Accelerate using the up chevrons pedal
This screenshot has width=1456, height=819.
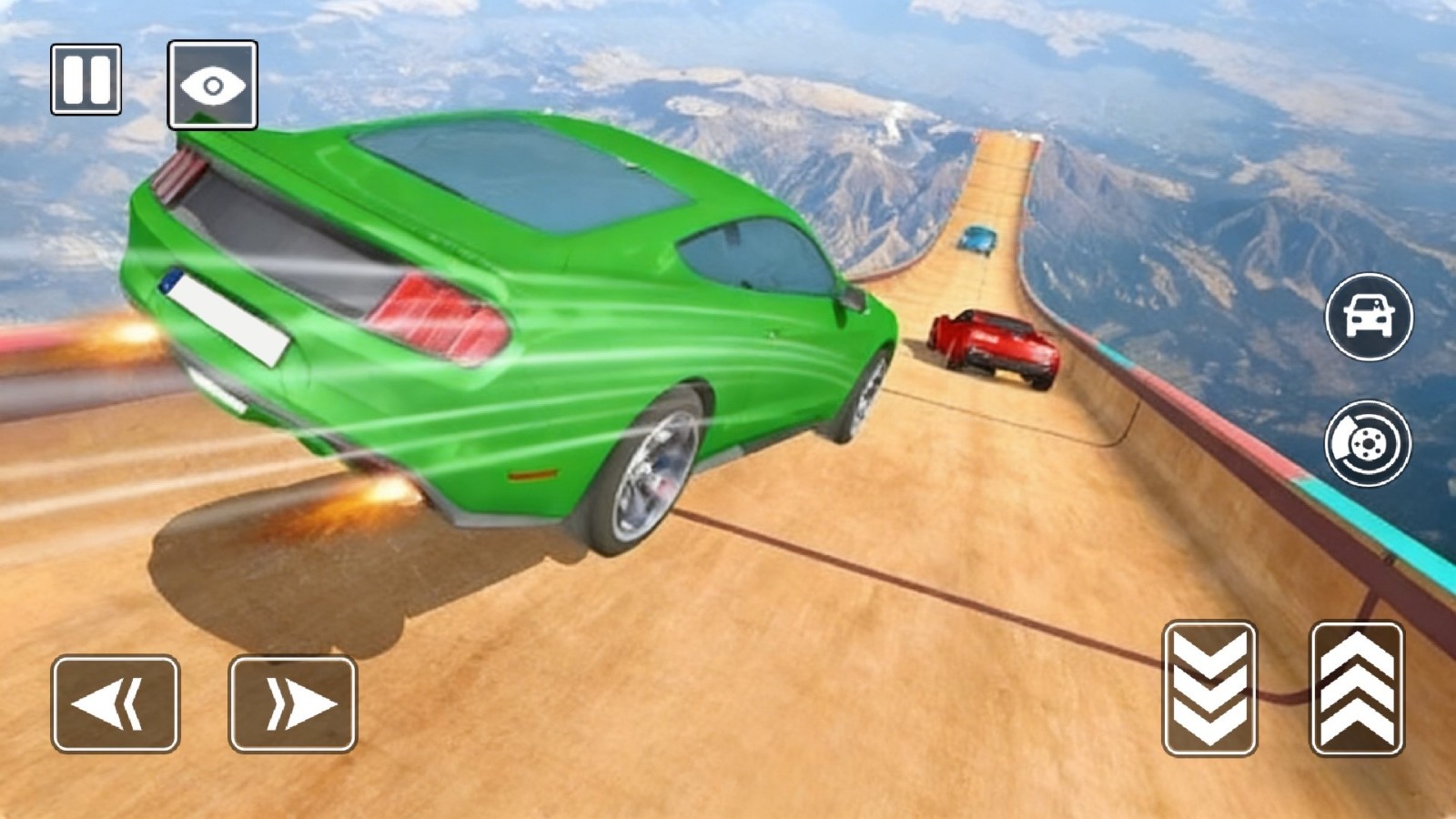click(1356, 688)
